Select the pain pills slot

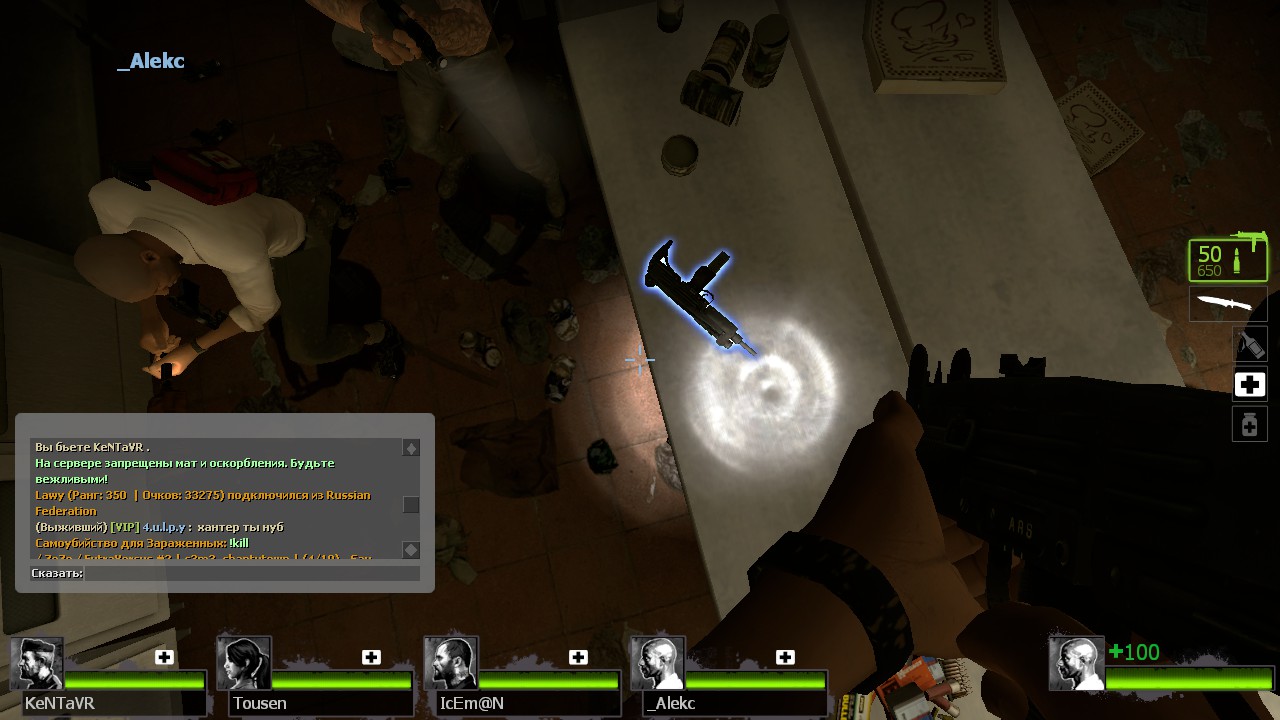pos(1249,425)
